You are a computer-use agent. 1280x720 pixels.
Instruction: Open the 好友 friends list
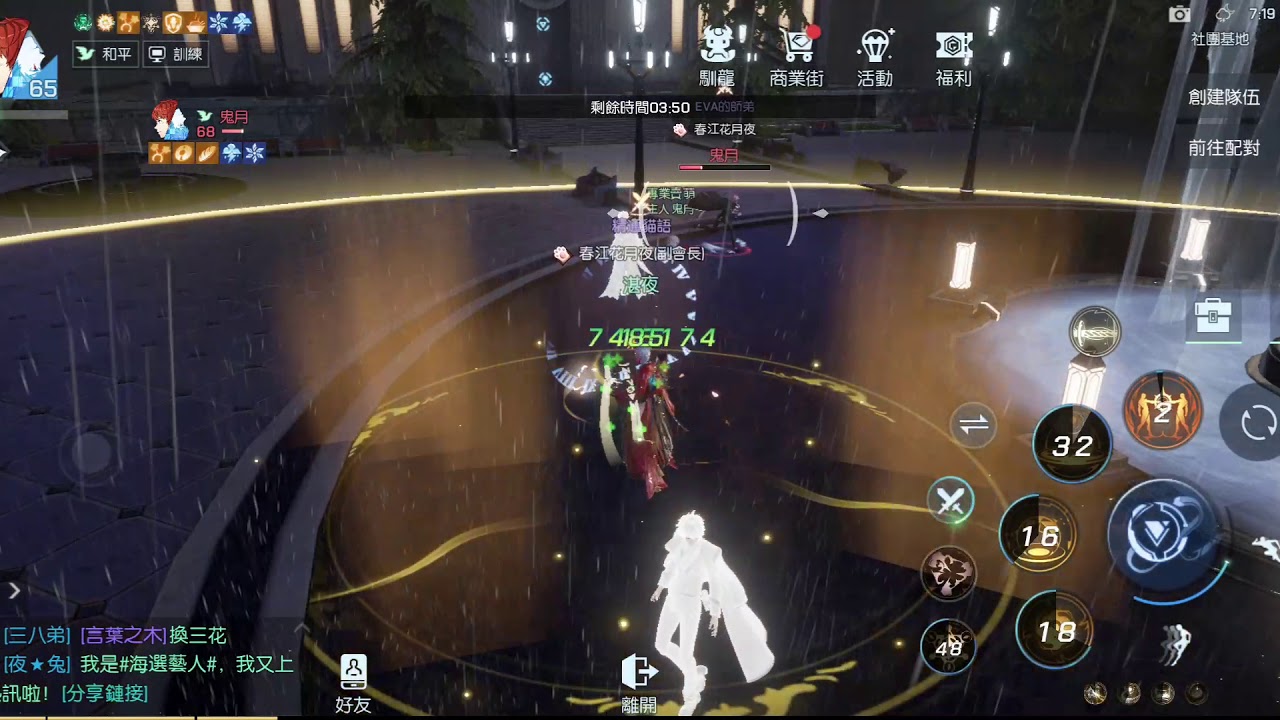coord(353,683)
